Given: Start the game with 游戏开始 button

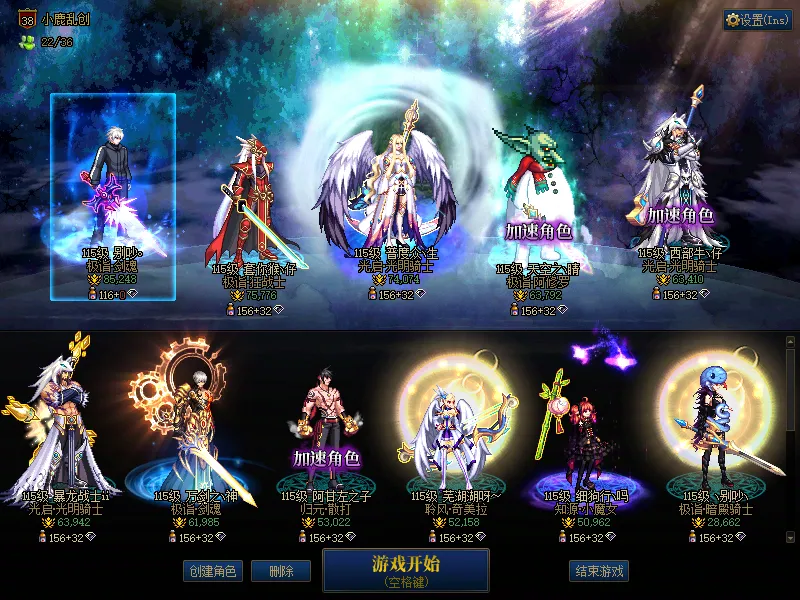Looking at the screenshot, I should pos(405,569).
